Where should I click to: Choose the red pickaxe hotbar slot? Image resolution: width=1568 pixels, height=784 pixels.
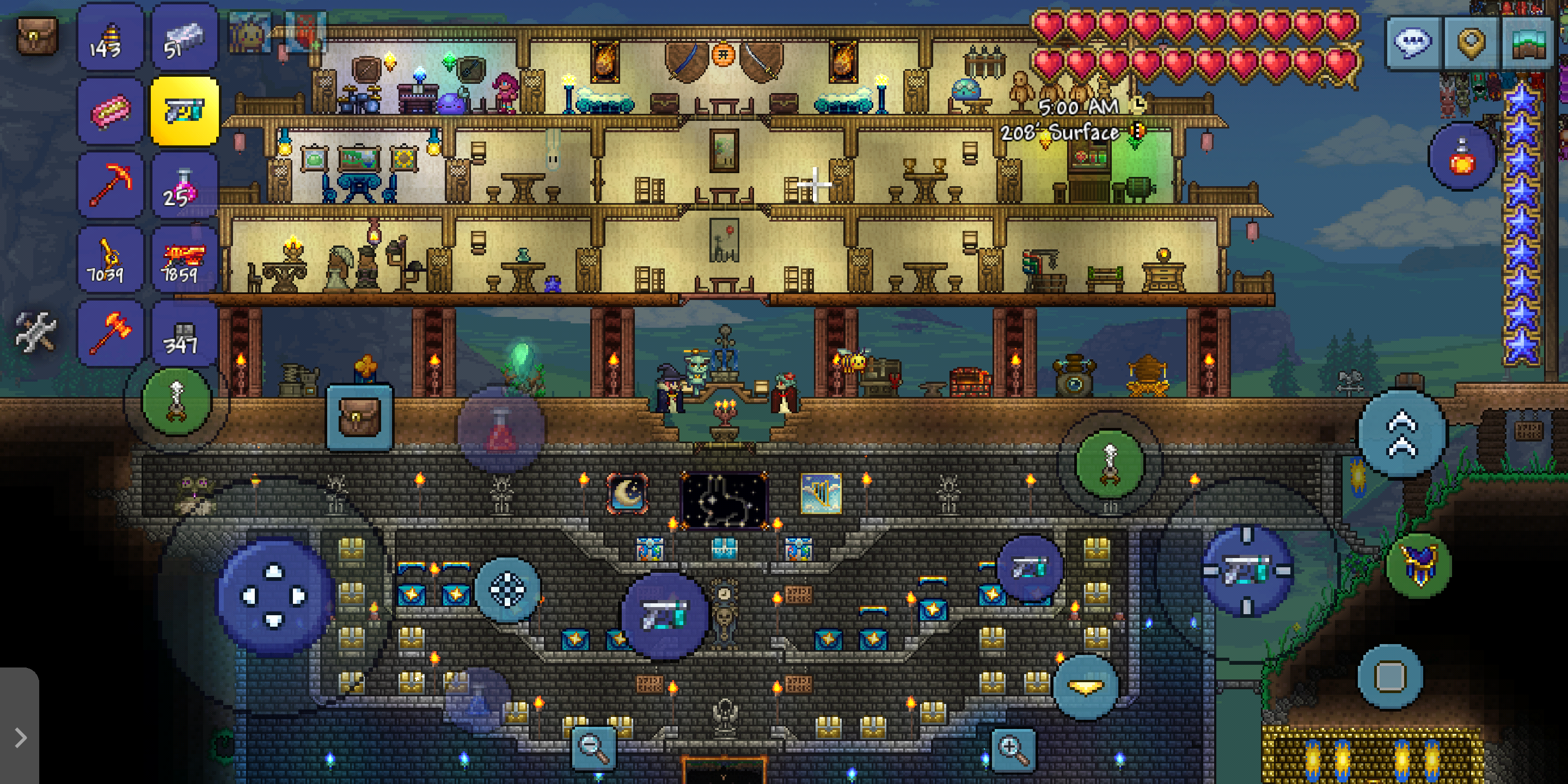(109, 185)
